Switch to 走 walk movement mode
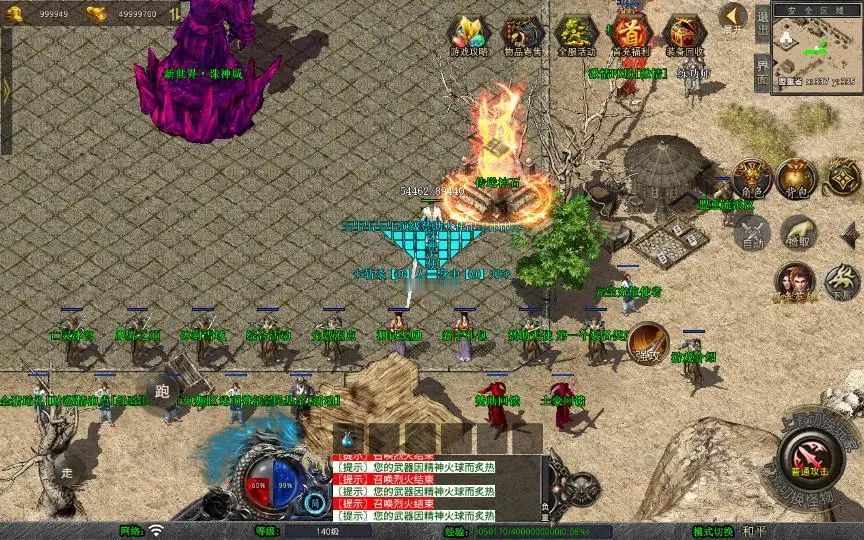Screen dimensions: 864x540 (68, 471)
